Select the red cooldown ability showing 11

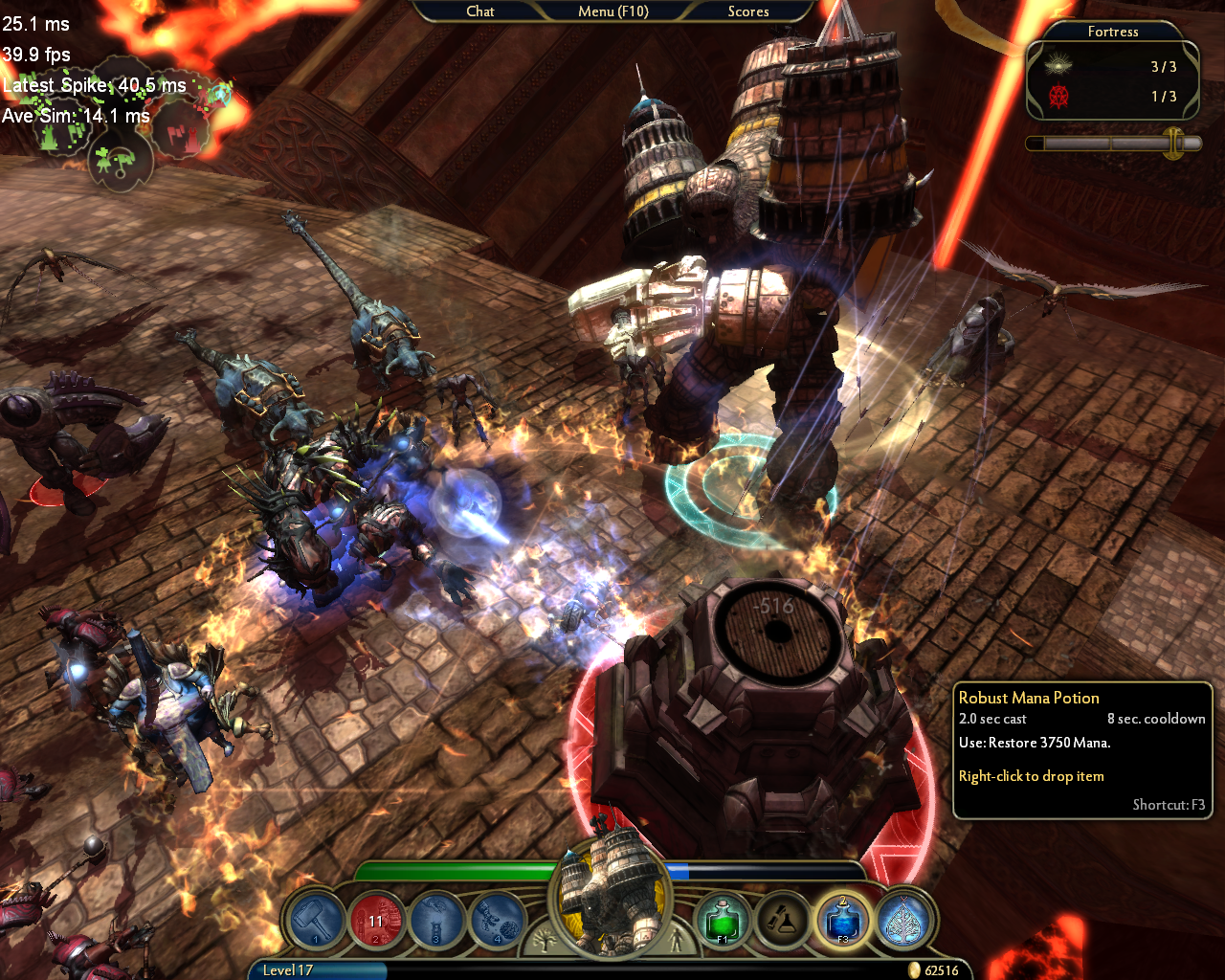(376, 921)
